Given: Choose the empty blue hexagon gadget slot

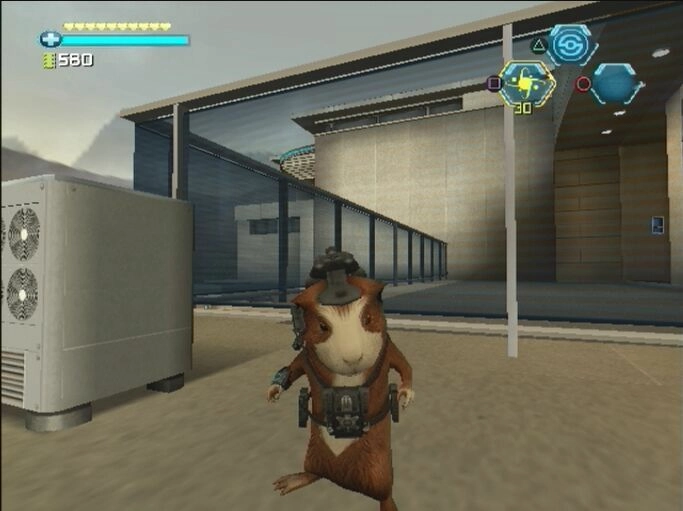Looking at the screenshot, I should tap(614, 84).
